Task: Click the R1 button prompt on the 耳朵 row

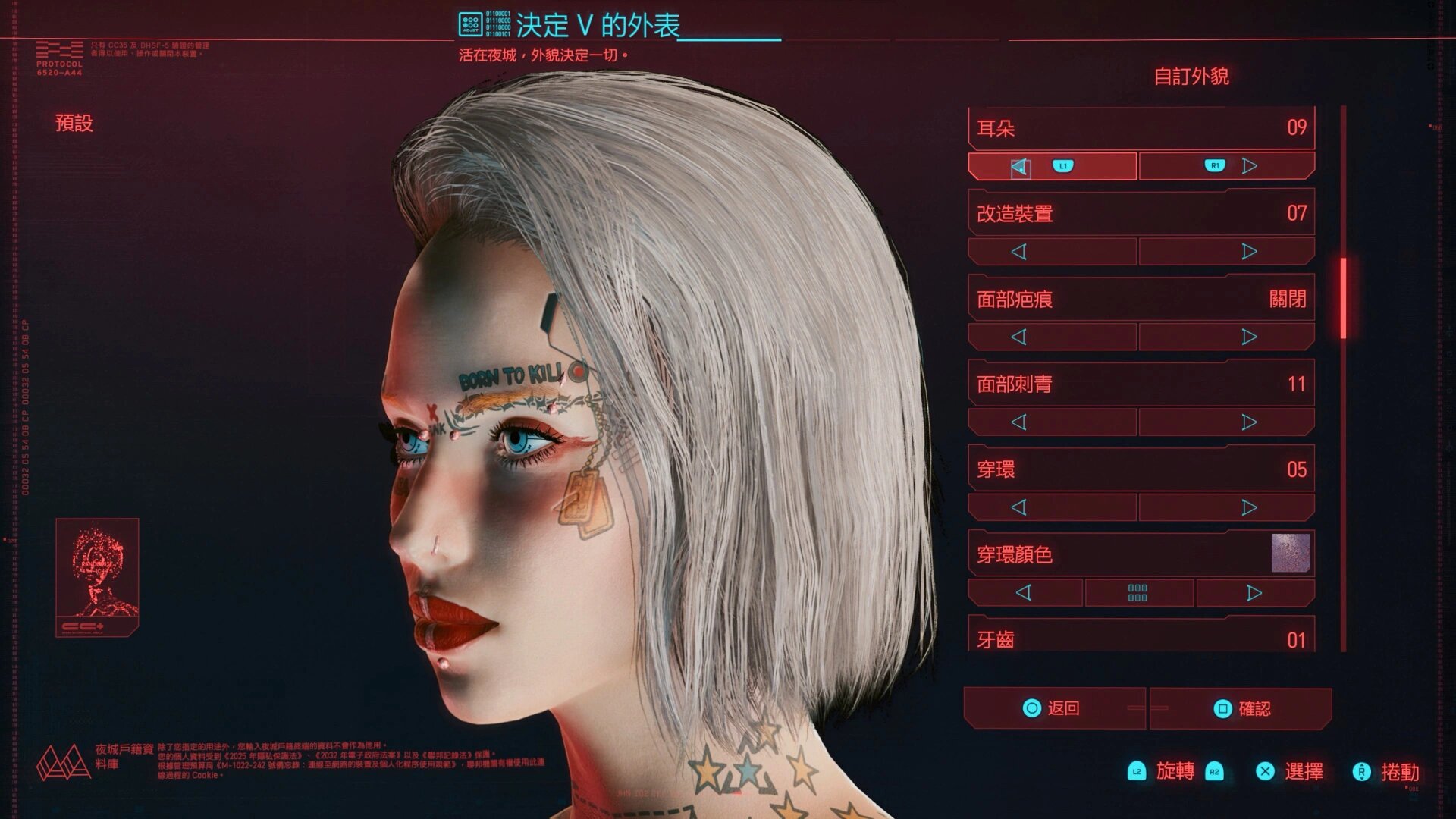Action: pos(1216,165)
